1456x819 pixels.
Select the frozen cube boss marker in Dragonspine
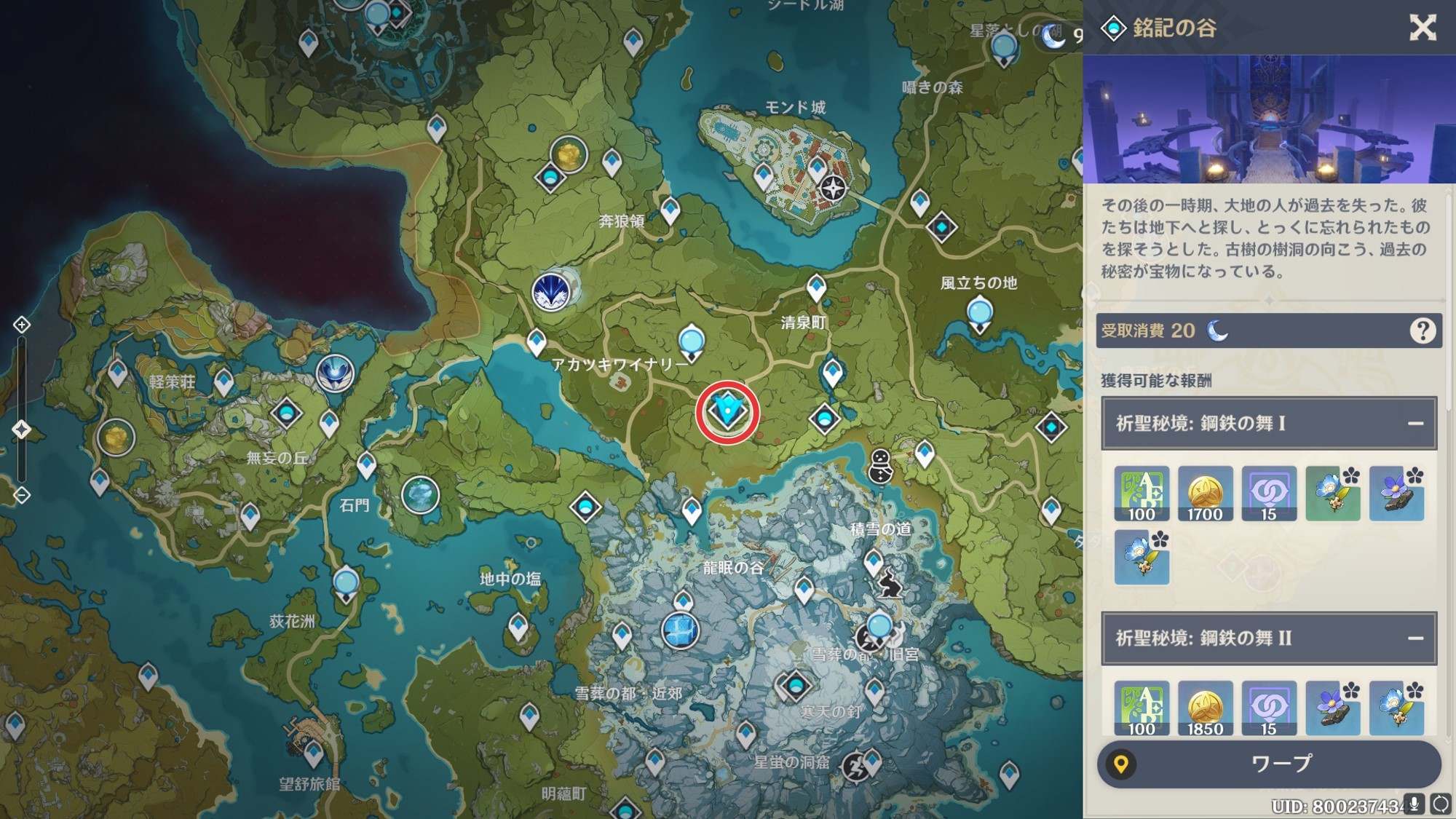[680, 630]
